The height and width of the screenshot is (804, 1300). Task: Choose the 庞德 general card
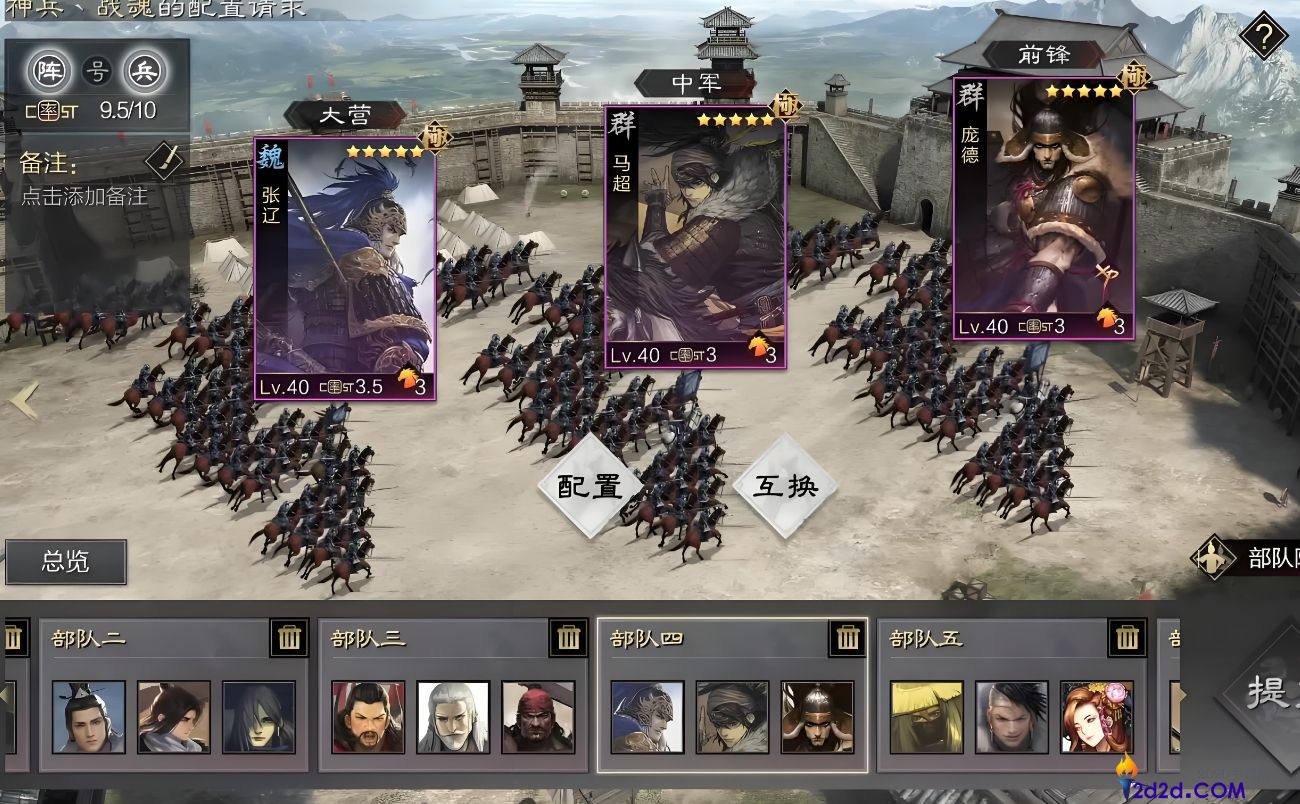tap(1043, 210)
